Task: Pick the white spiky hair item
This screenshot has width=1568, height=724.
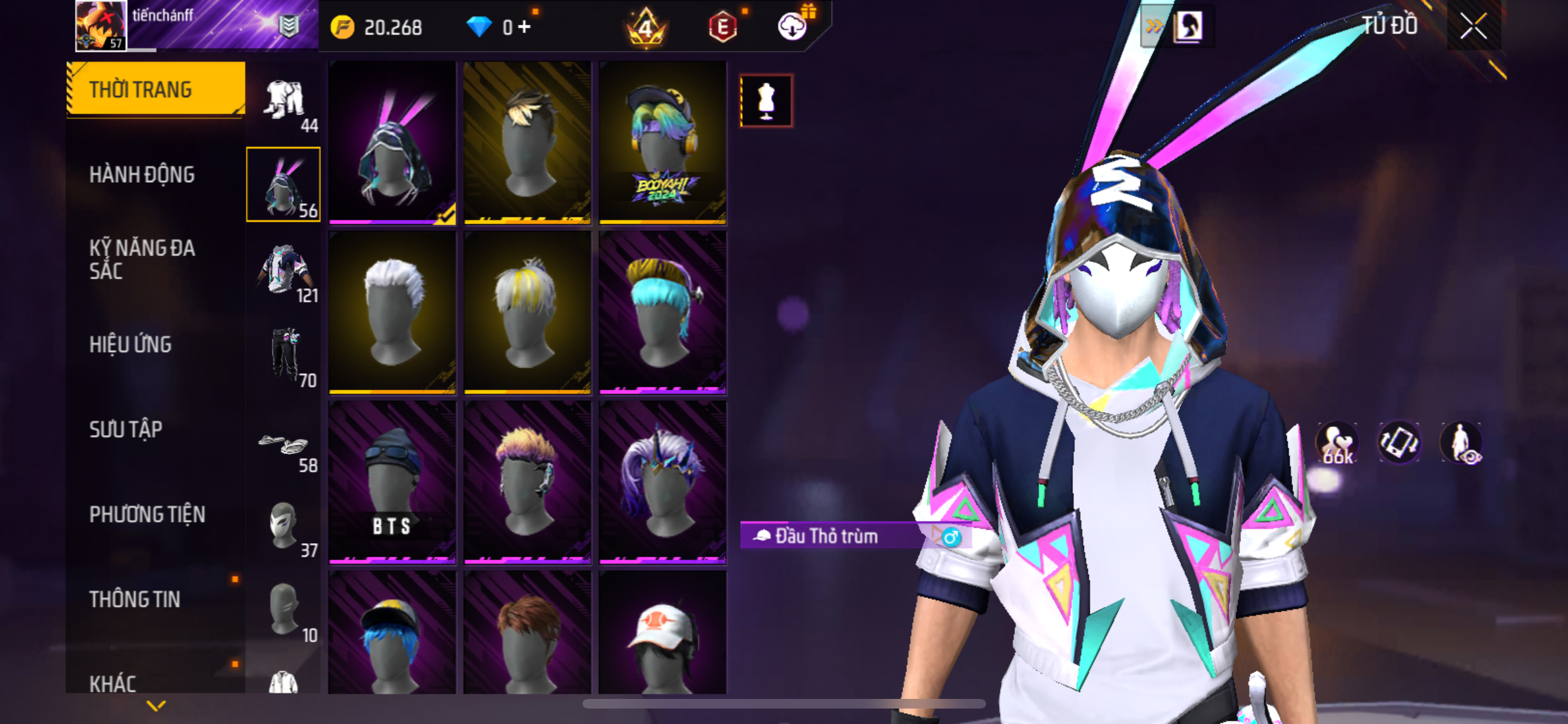Action: pos(392,313)
